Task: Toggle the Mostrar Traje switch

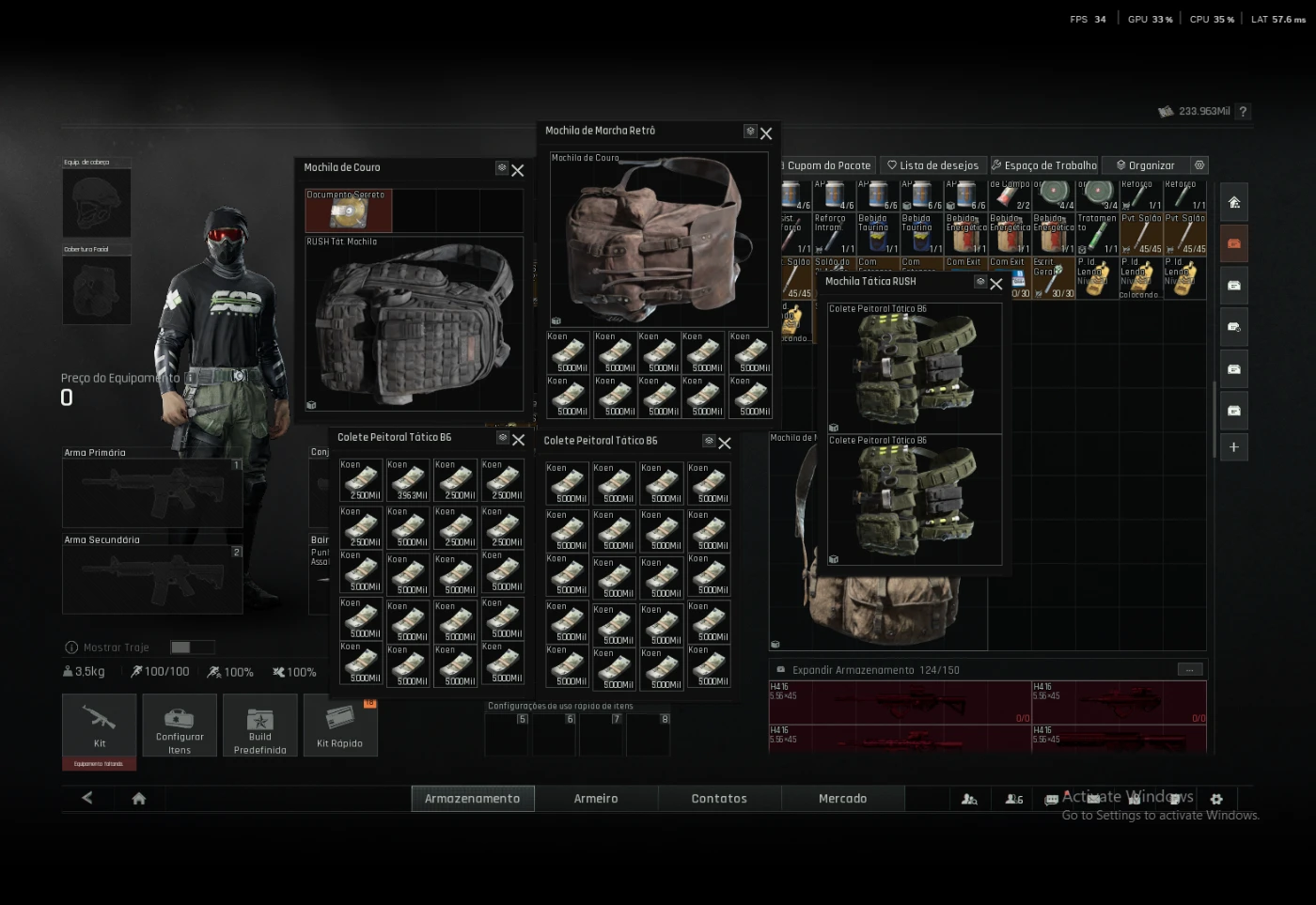Action: 192,648
